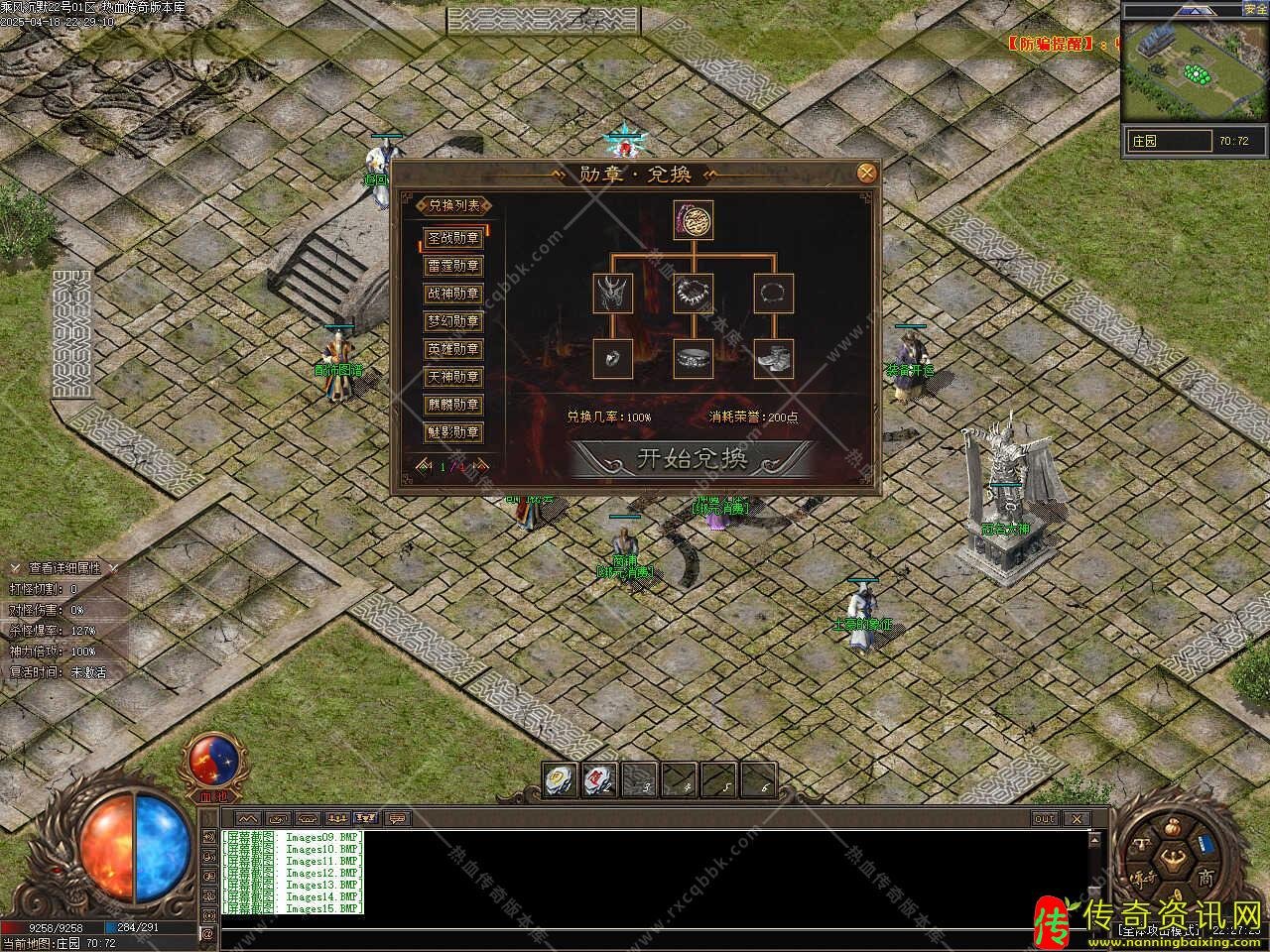Viewport: 1270px width, 952px height.
Task: Use the first hotbar scroll item
Action: (562, 780)
